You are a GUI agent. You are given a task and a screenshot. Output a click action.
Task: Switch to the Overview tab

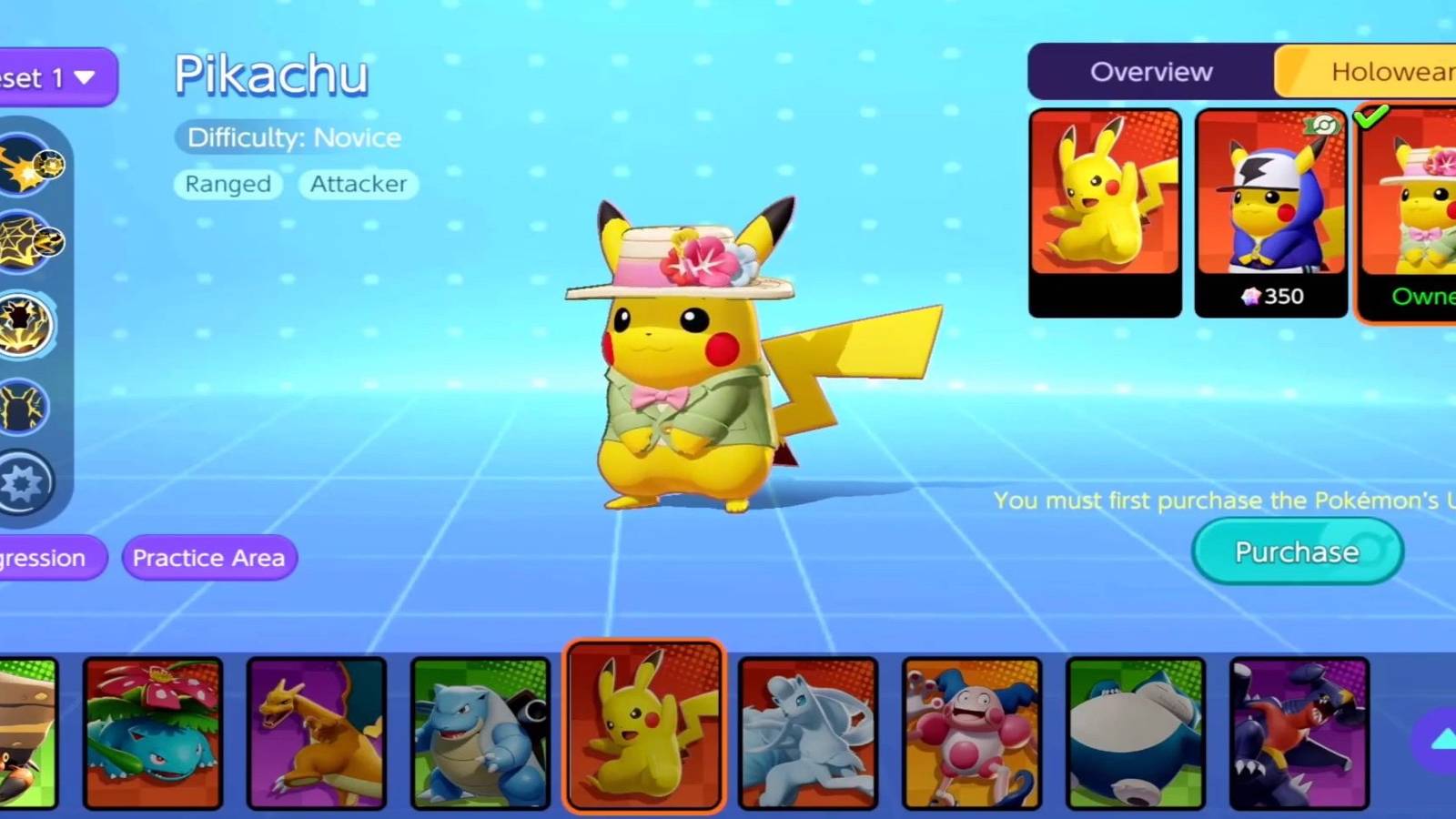point(1151,72)
